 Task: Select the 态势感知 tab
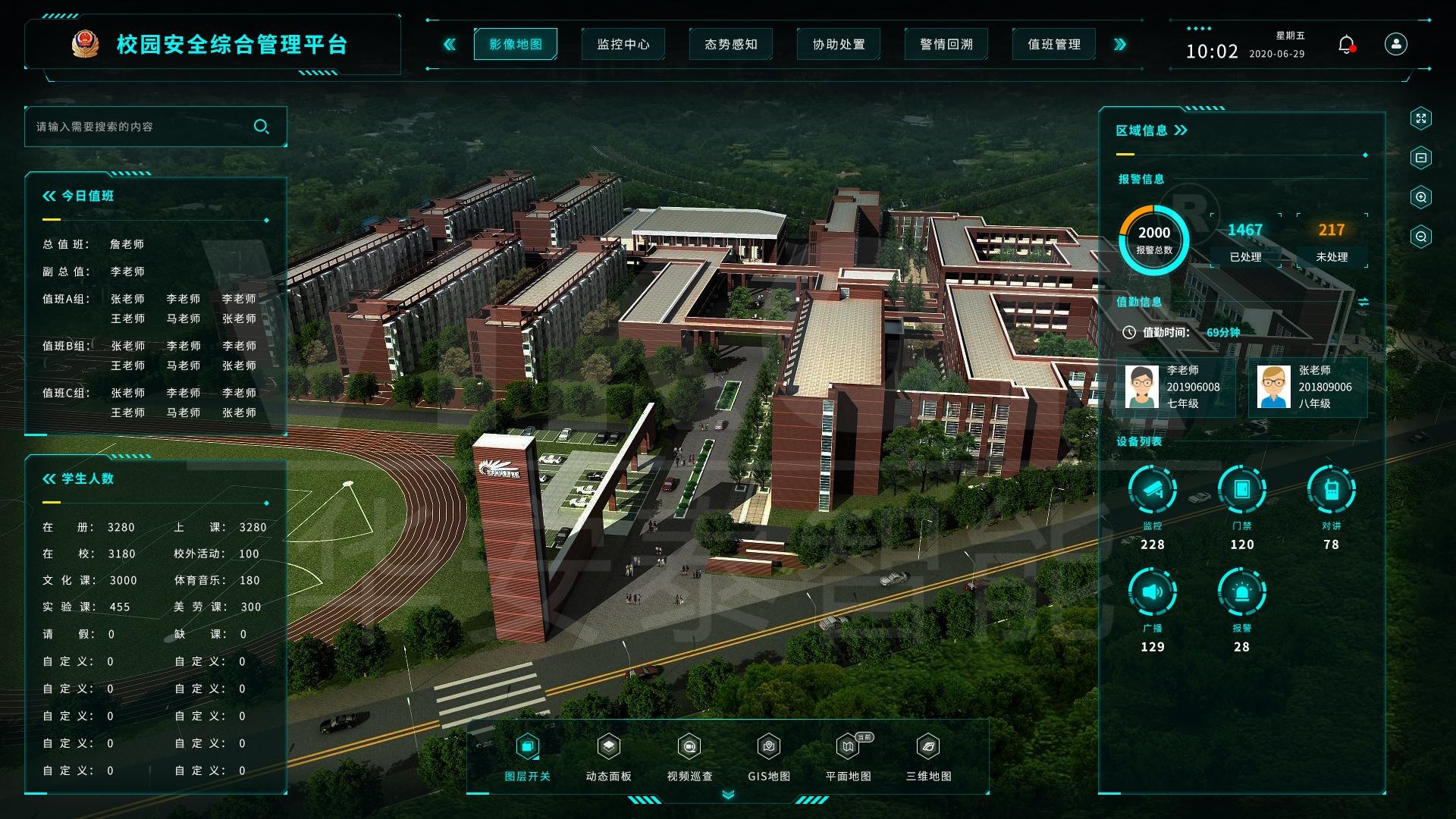click(x=731, y=45)
